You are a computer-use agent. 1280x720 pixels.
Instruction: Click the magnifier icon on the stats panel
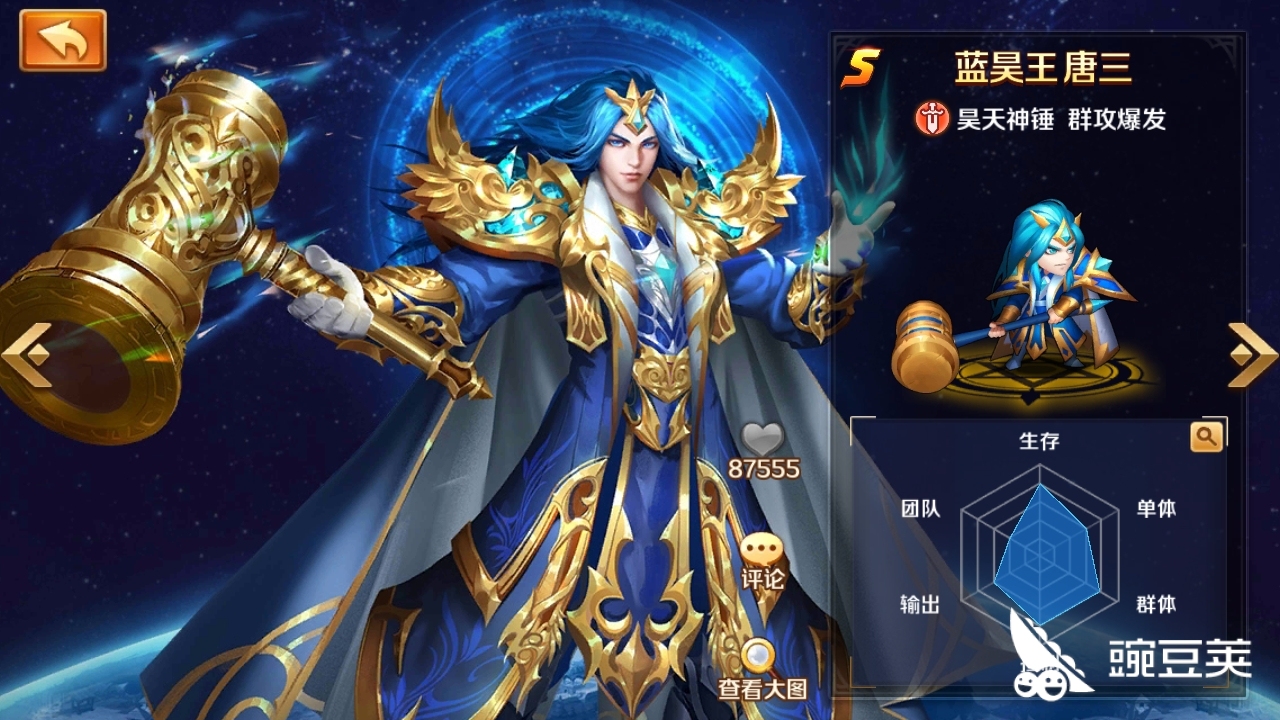[1206, 435]
